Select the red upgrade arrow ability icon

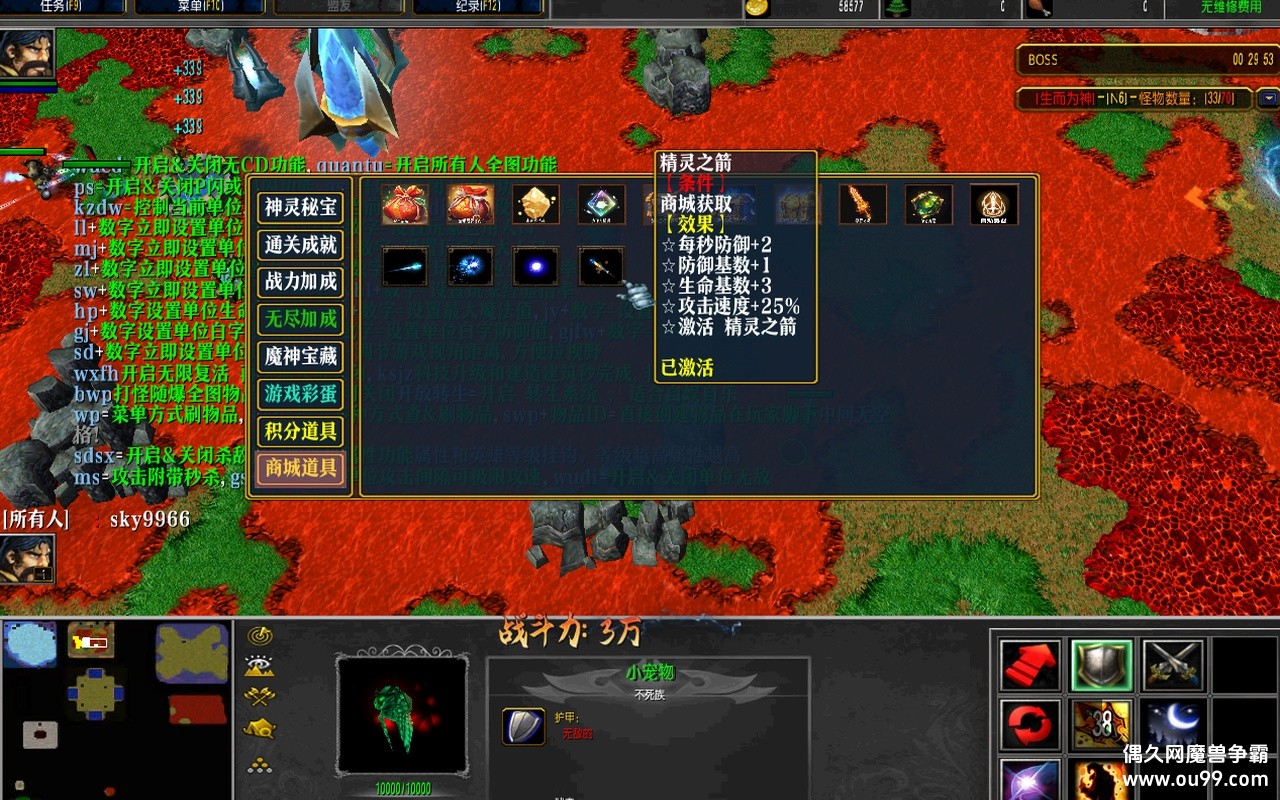(x=1030, y=663)
